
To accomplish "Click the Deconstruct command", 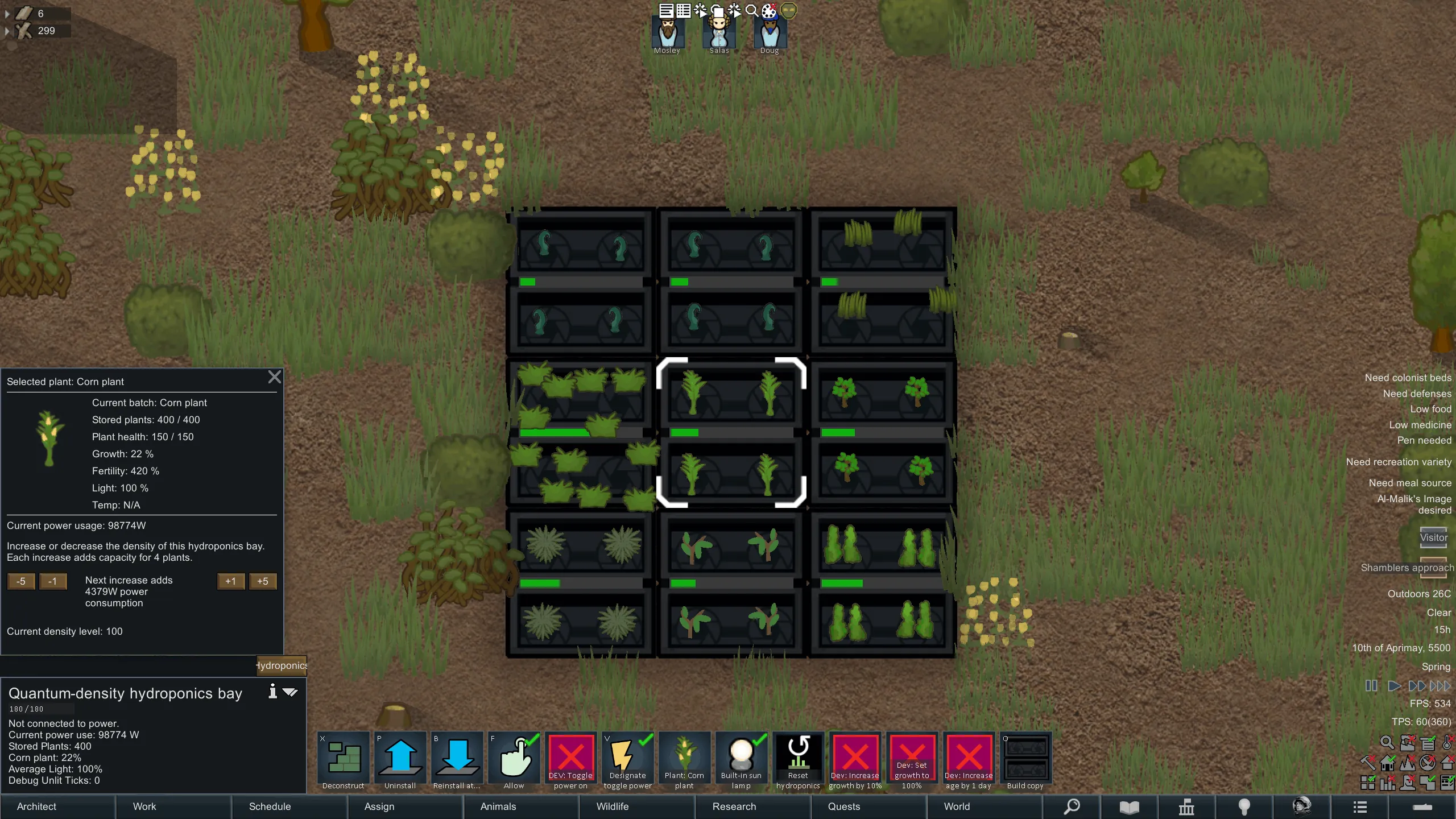I will point(343,760).
